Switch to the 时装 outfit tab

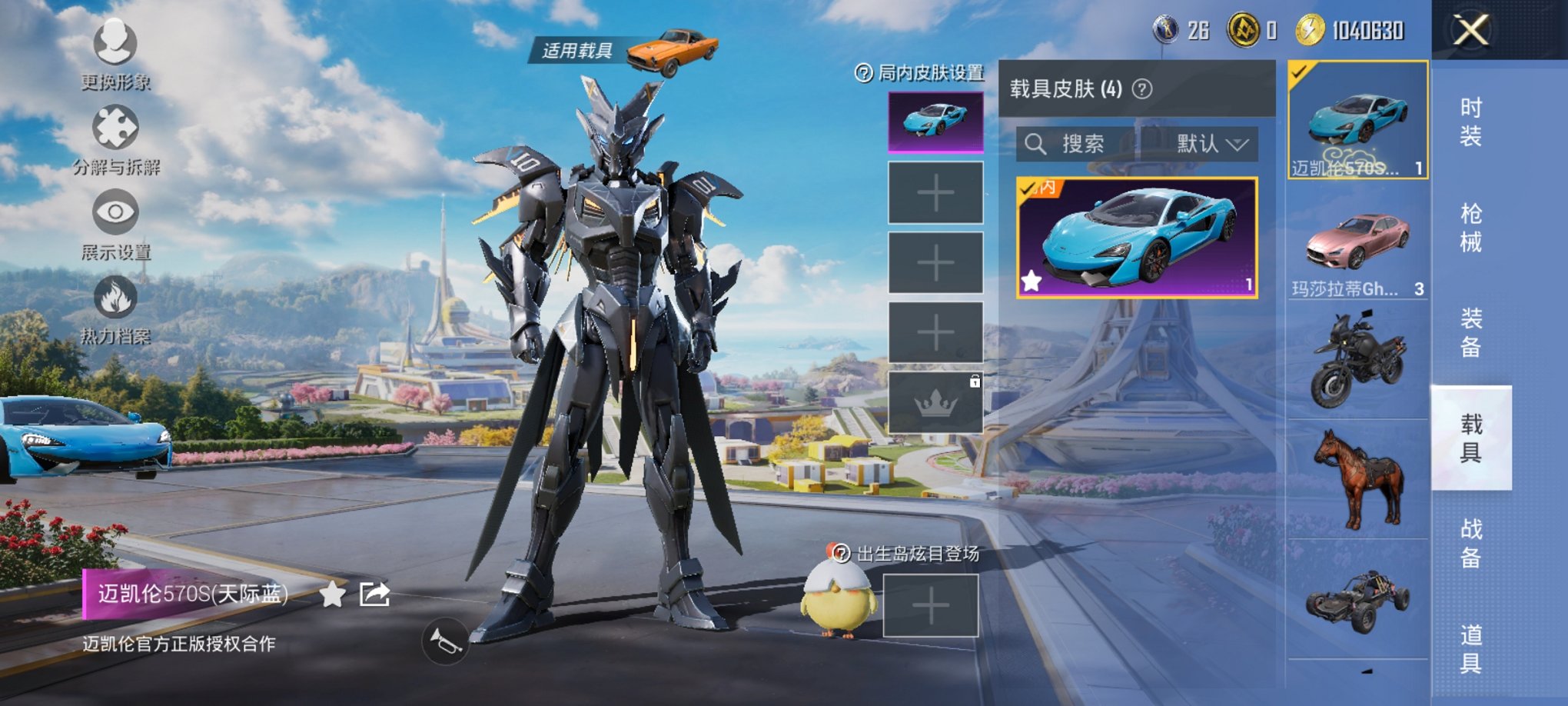pos(1470,122)
